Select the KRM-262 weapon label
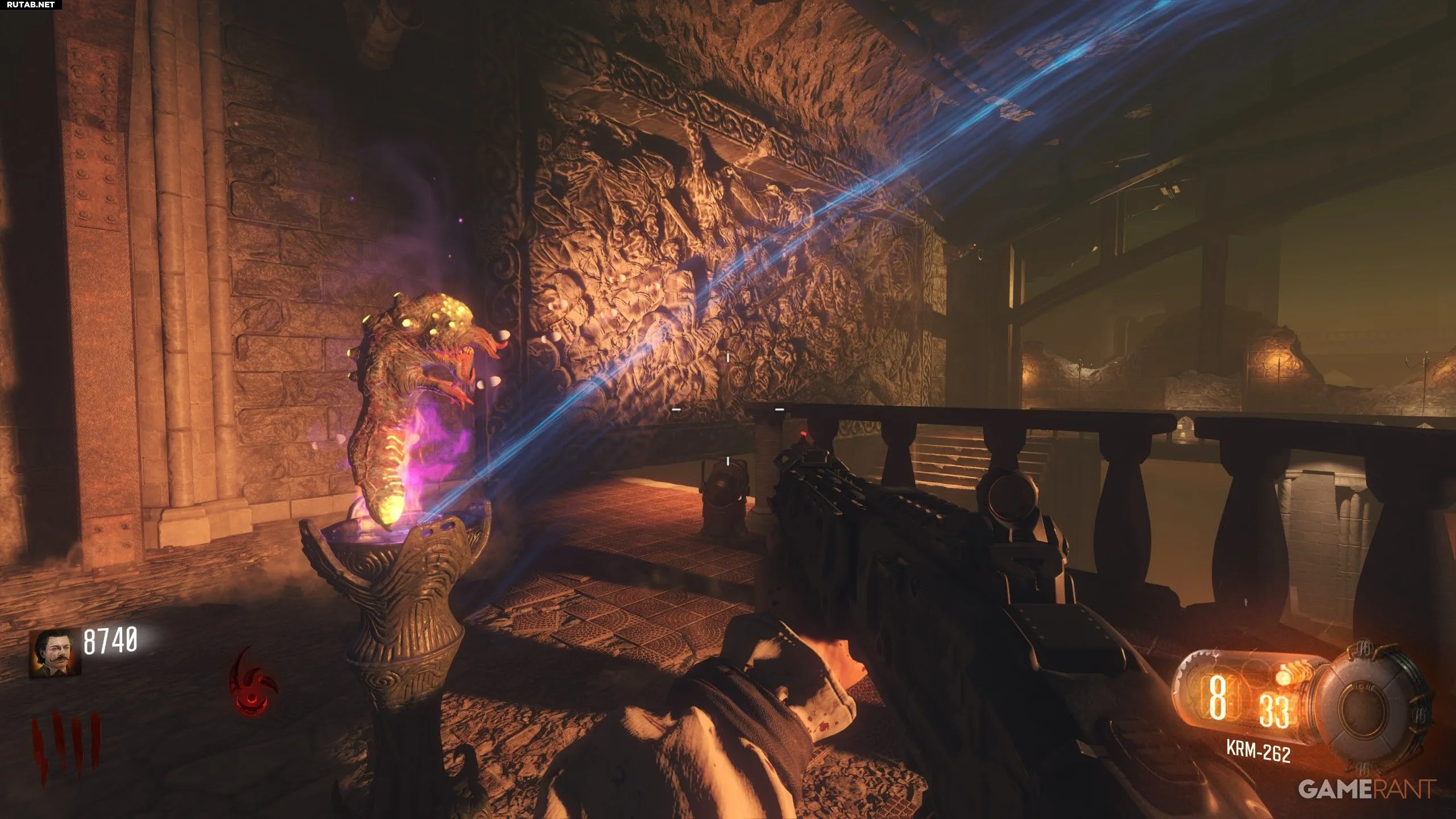This screenshot has width=1456, height=819. pyautogui.click(x=1258, y=750)
